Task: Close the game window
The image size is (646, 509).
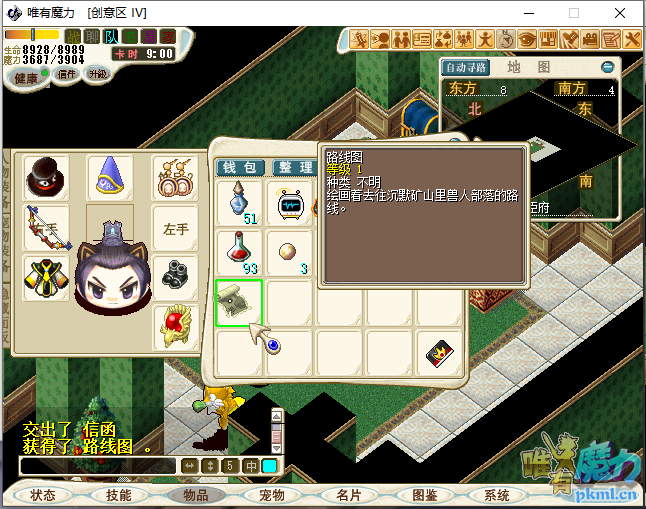Action: tap(620, 13)
